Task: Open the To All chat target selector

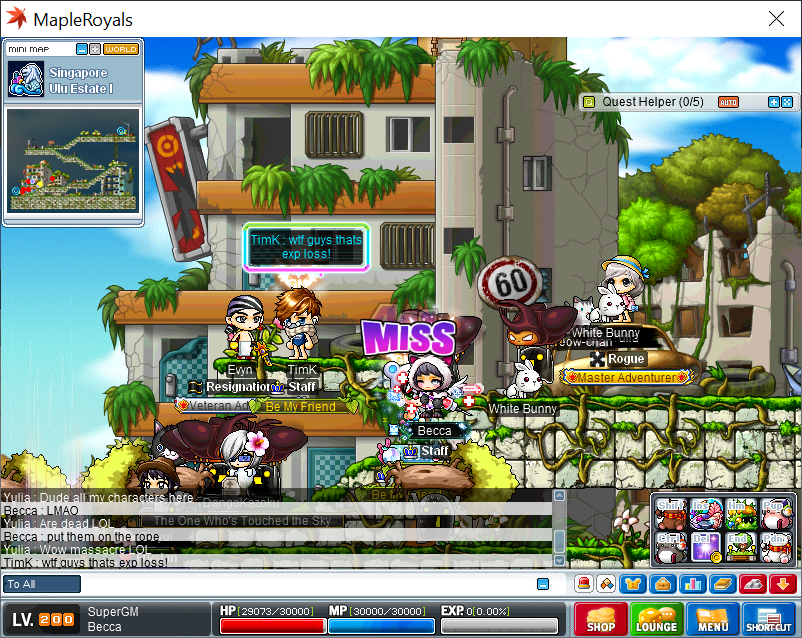Action: (x=42, y=584)
